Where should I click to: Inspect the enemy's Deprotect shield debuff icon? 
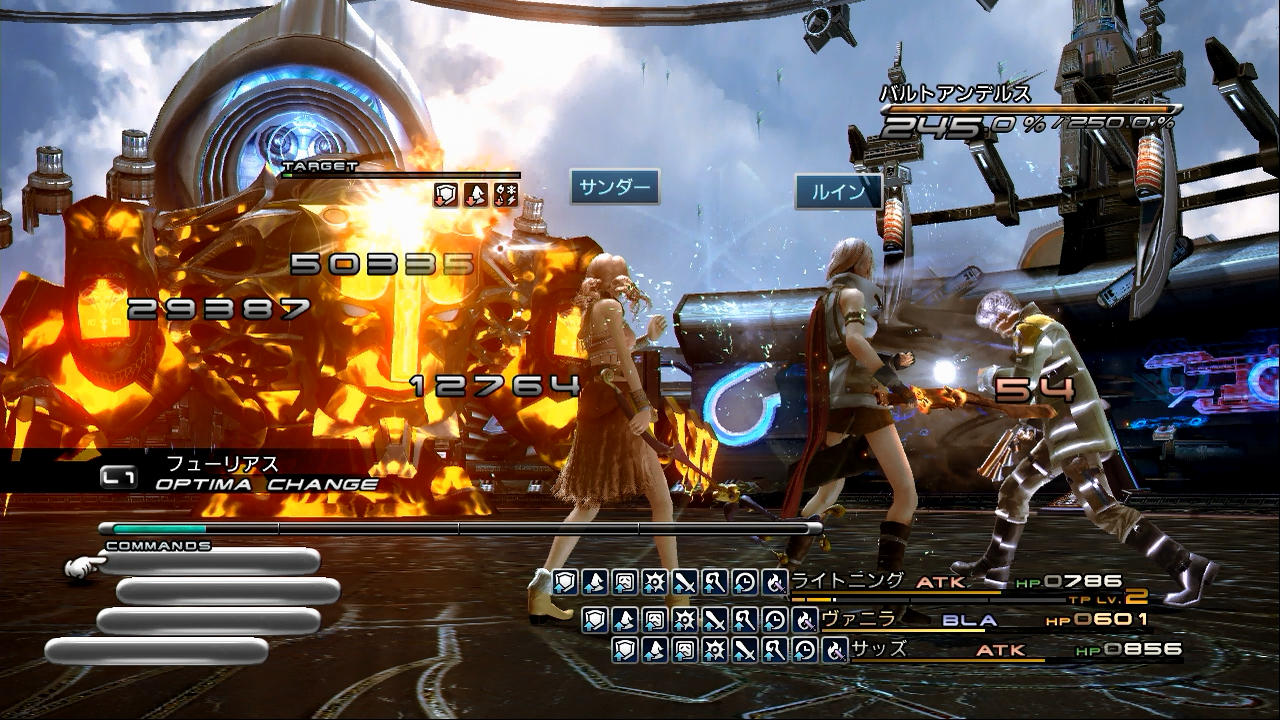[446, 195]
